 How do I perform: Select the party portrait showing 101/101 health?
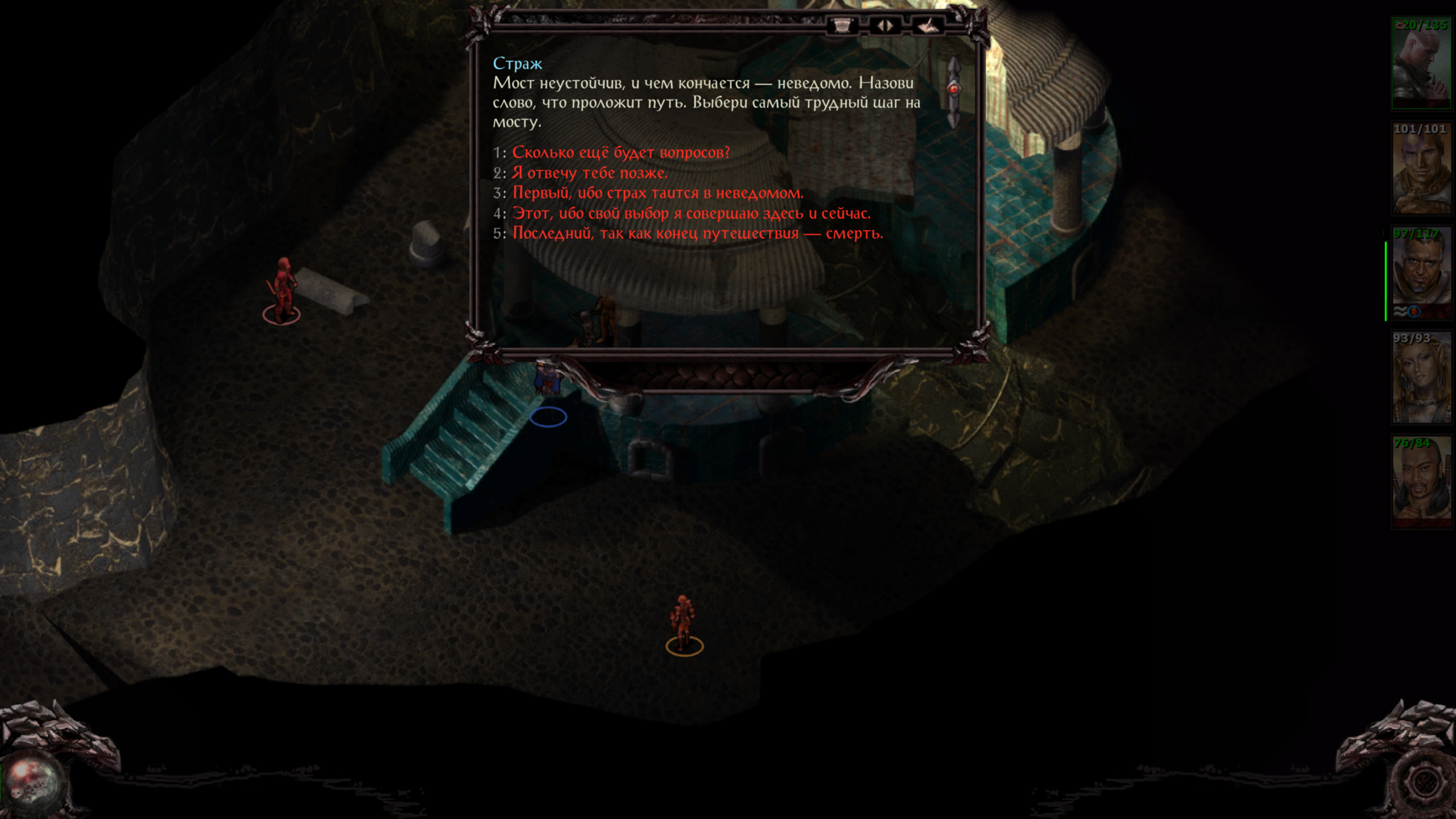click(1420, 169)
